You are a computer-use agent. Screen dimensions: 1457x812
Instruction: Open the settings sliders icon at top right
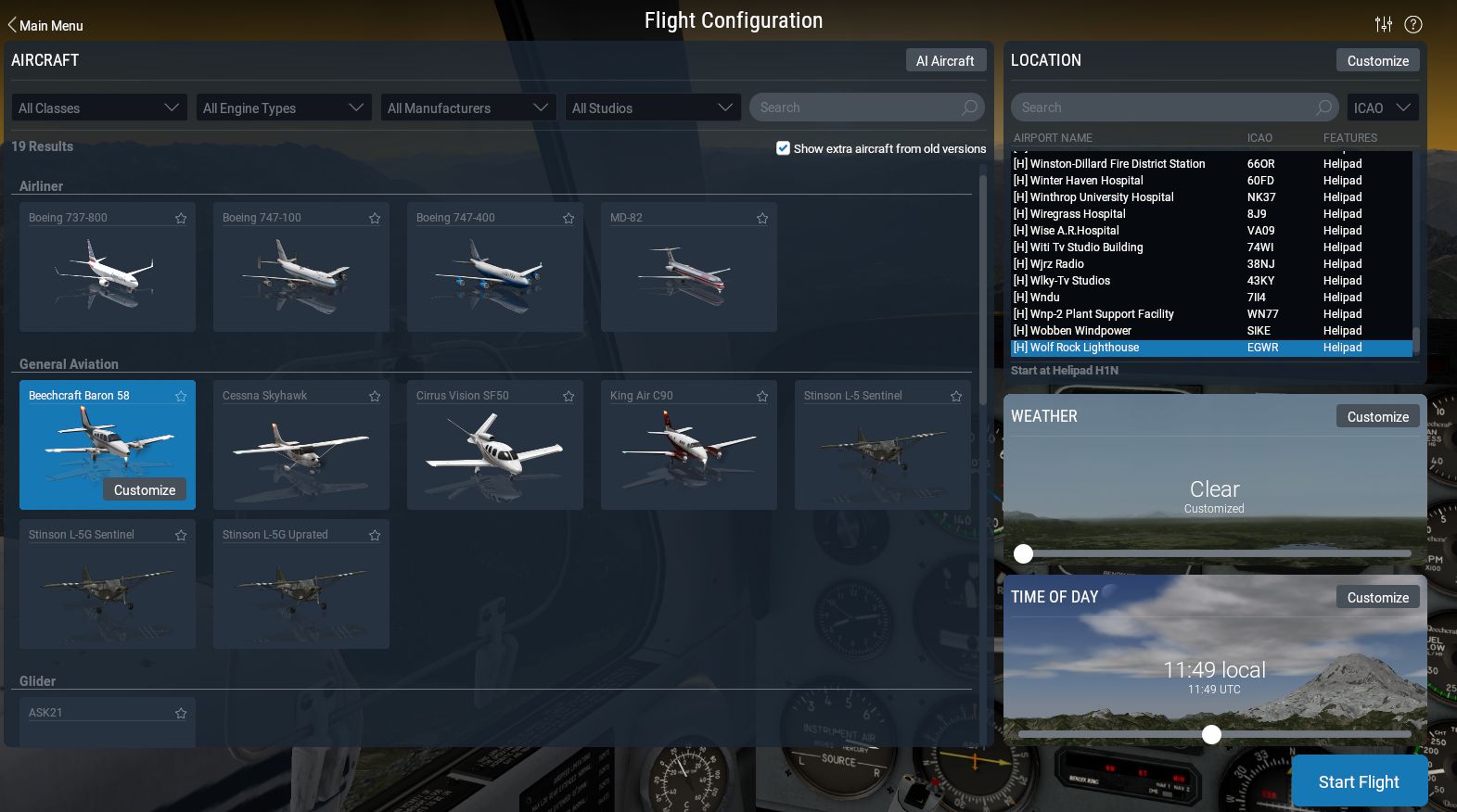(1384, 24)
